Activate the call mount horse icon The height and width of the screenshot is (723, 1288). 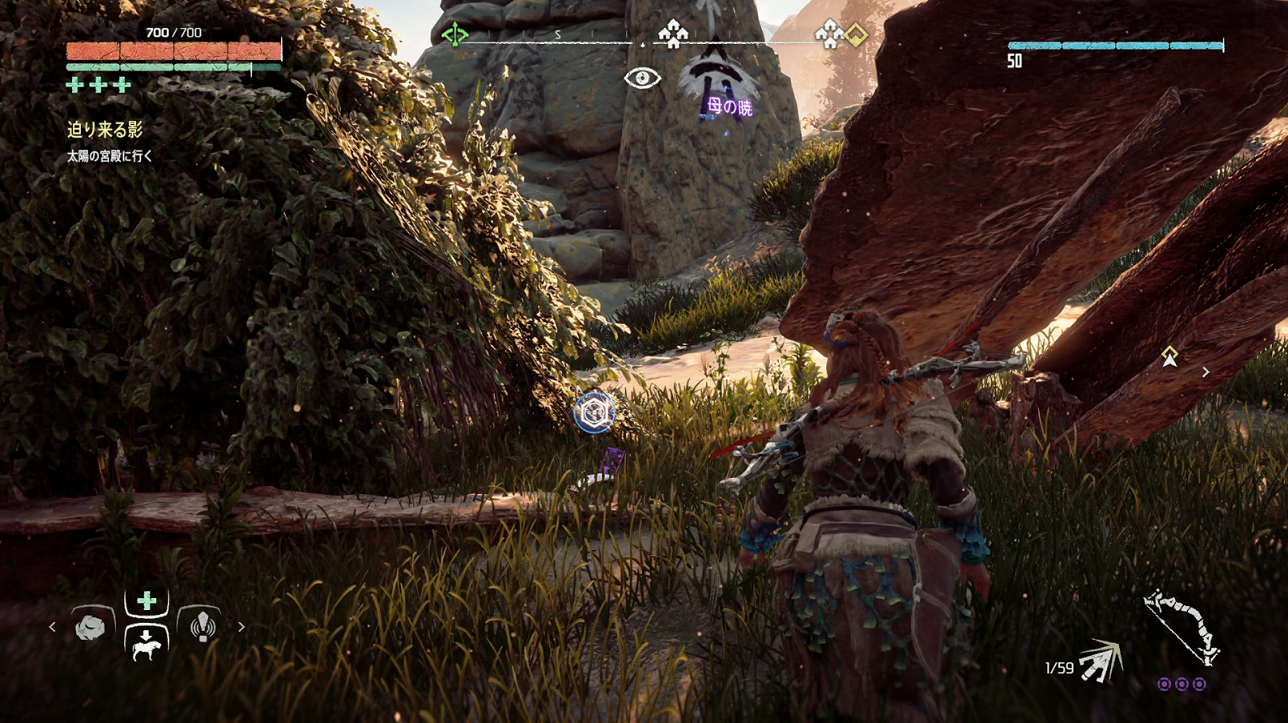click(146, 643)
